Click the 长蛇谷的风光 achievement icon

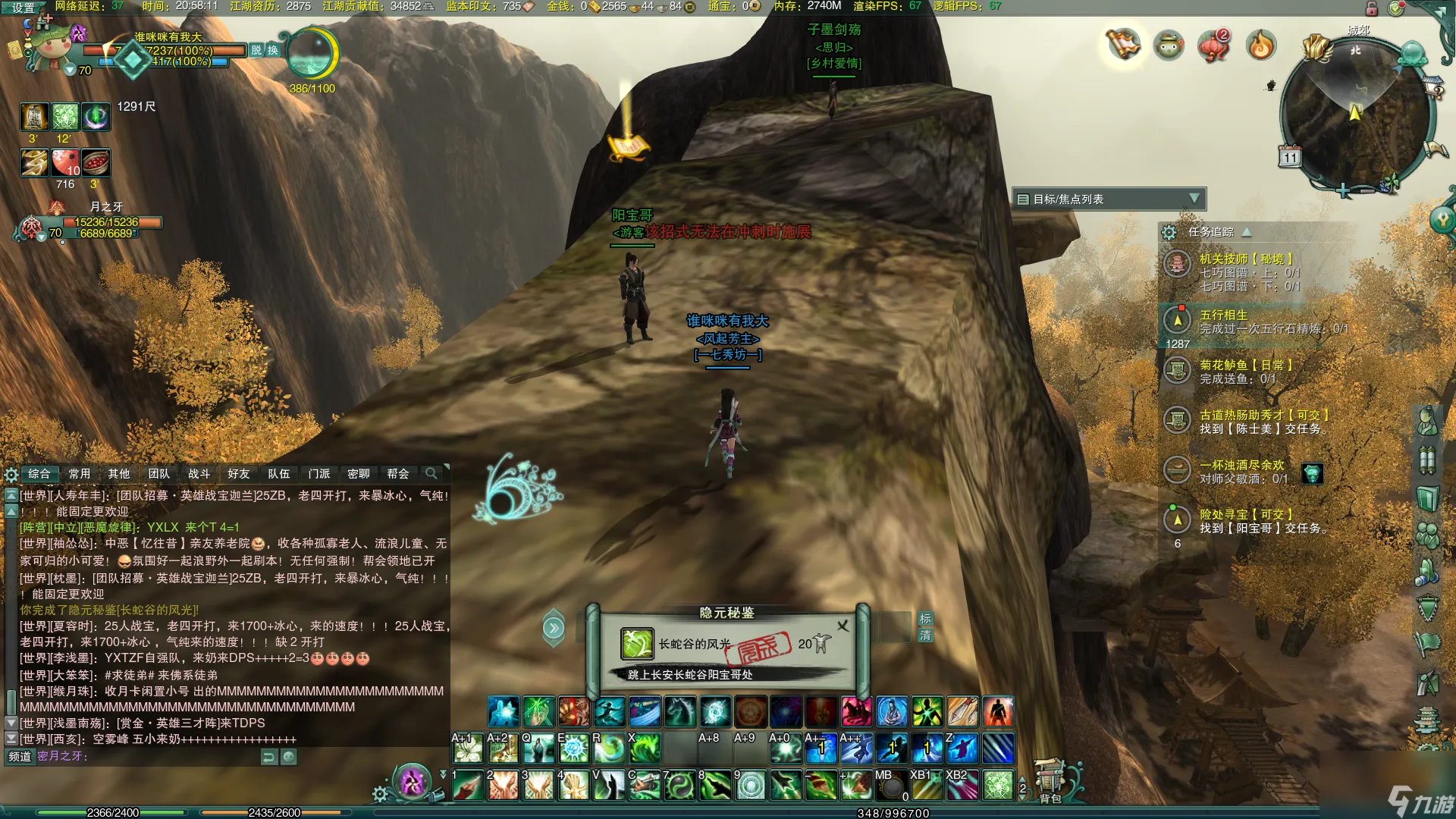pos(636,644)
